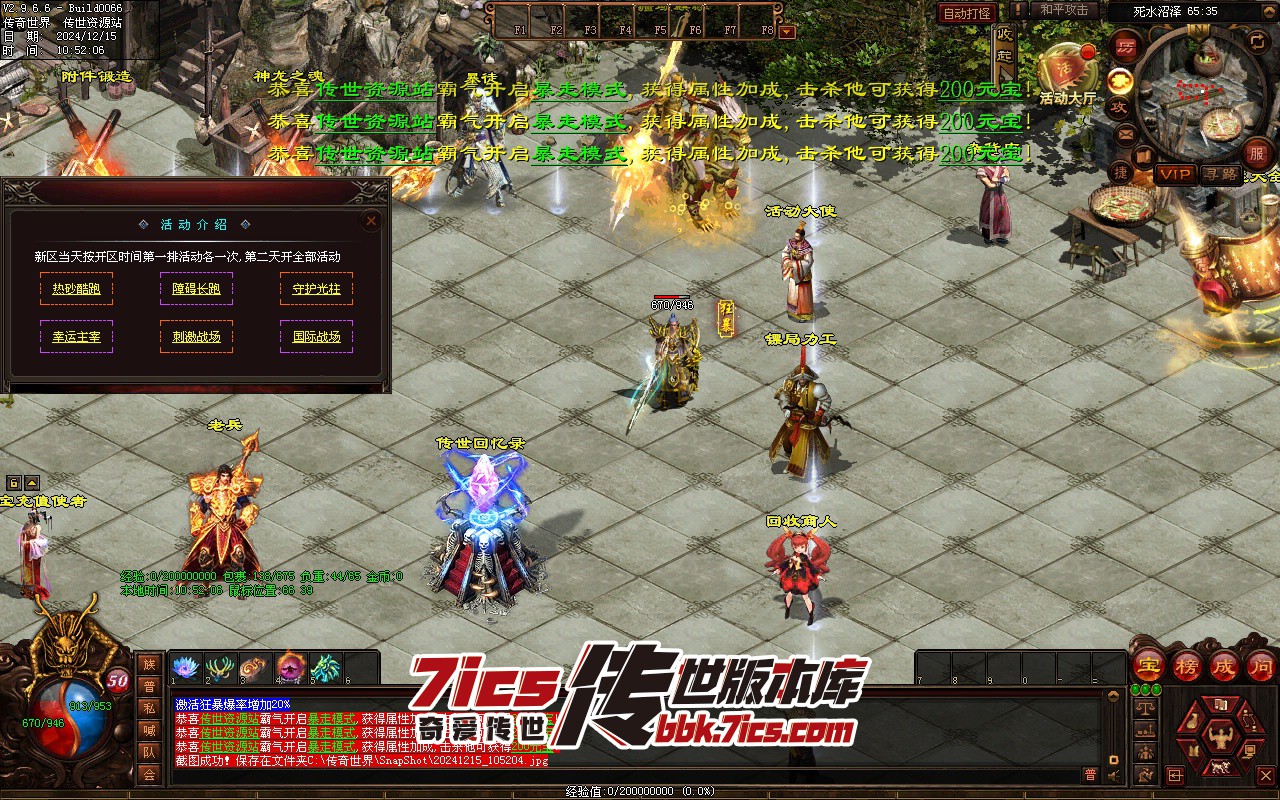
Task: Open the character panel muscle-figure icon
Action: 1219,740
